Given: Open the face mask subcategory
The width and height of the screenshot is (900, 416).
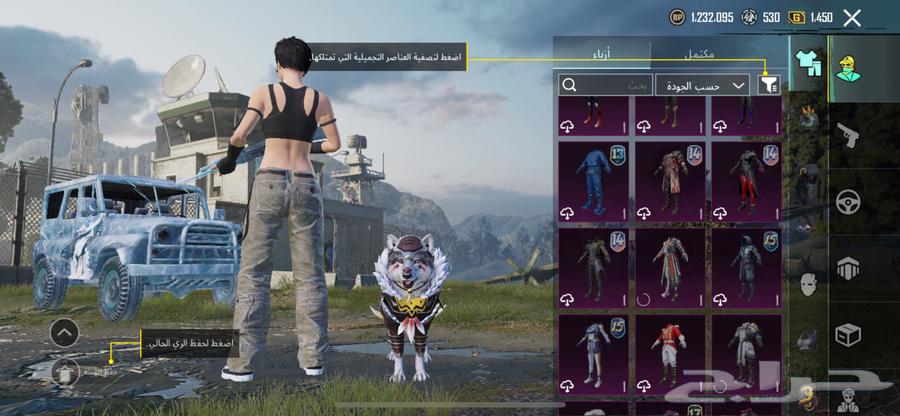Looking at the screenshot, I should pyautogui.click(x=807, y=284).
